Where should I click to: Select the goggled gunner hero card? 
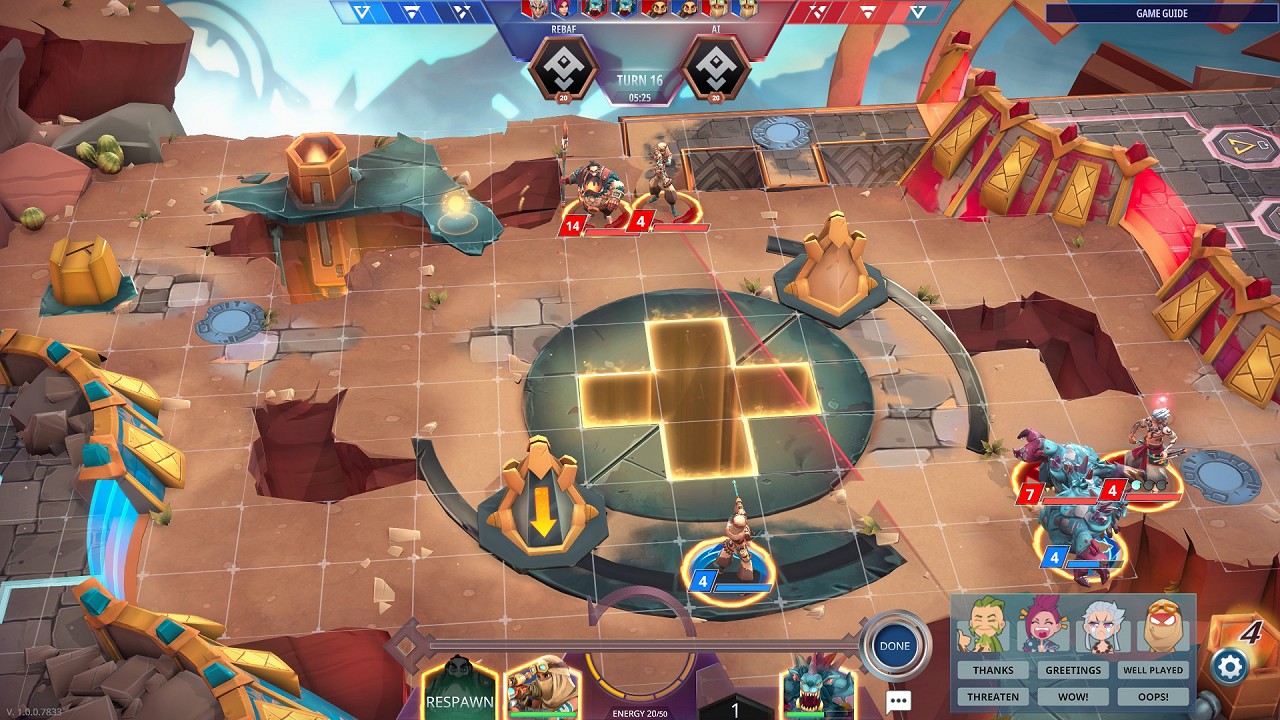pyautogui.click(x=540, y=688)
